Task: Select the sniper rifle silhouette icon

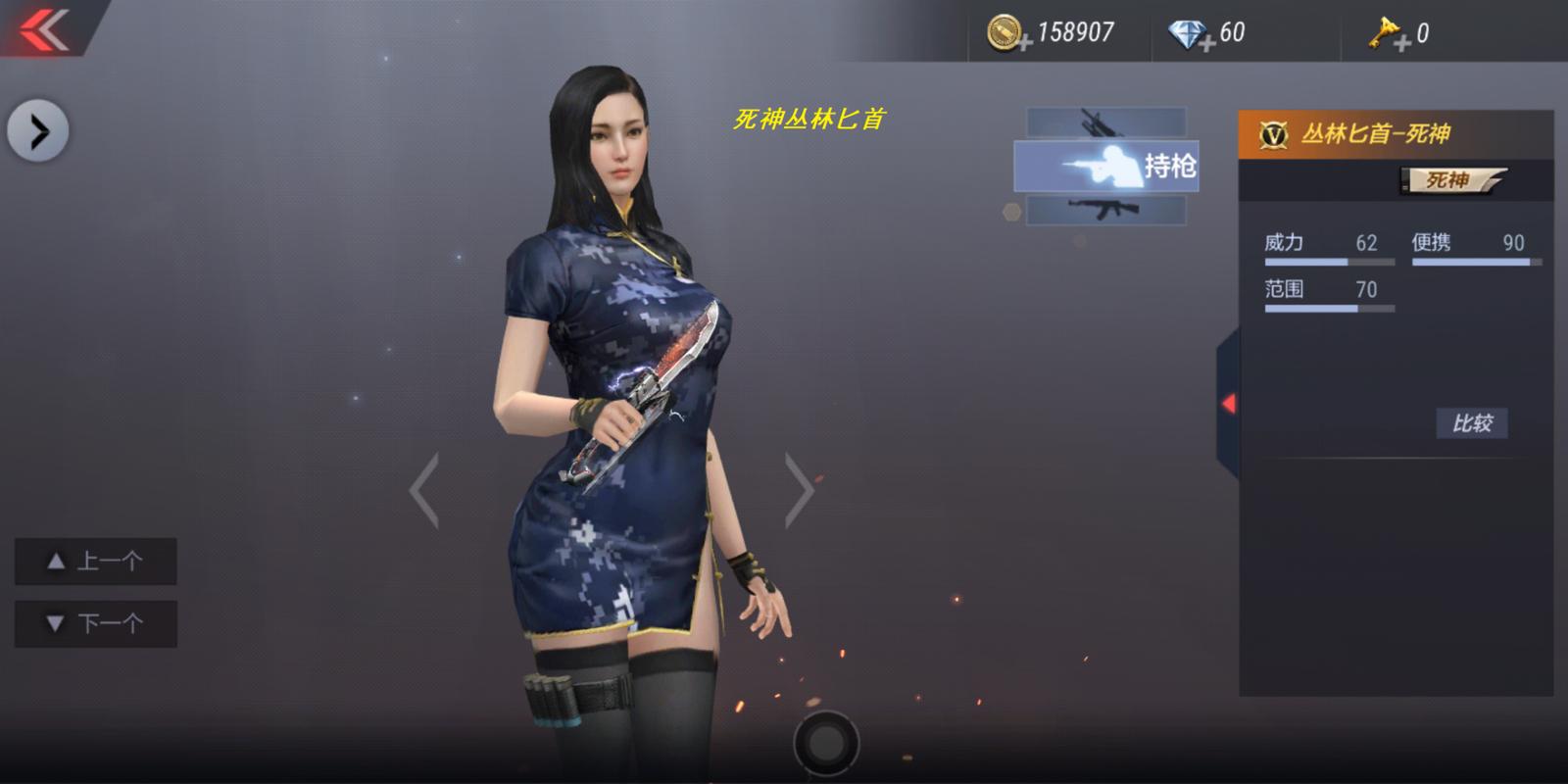Action: point(1103,123)
